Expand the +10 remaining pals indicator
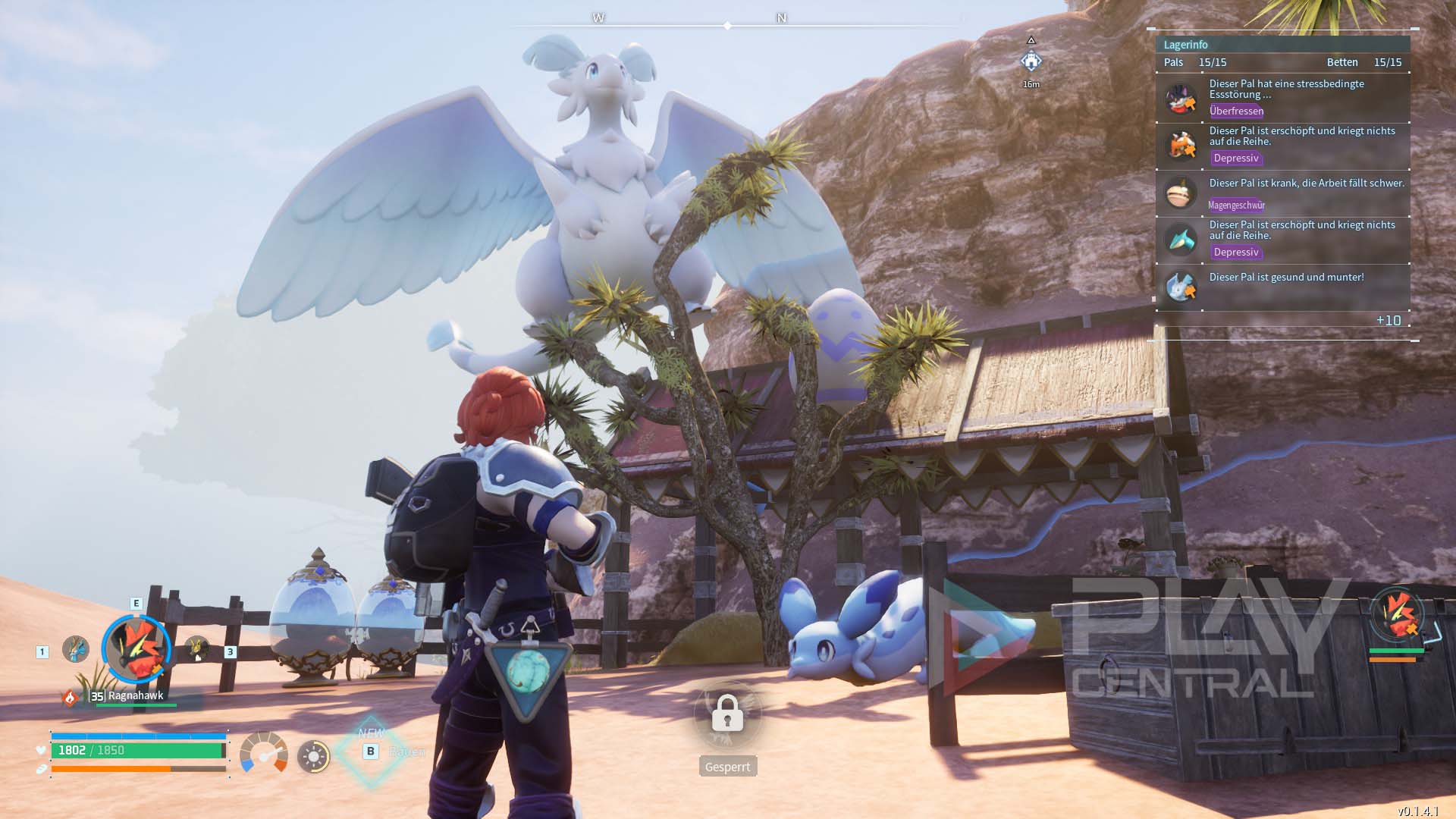 [x=1388, y=321]
